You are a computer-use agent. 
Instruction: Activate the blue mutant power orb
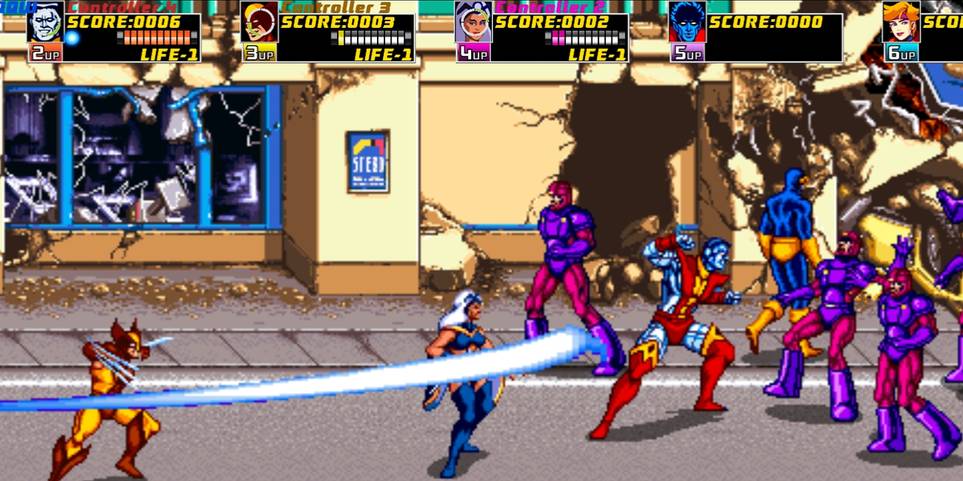point(73,38)
